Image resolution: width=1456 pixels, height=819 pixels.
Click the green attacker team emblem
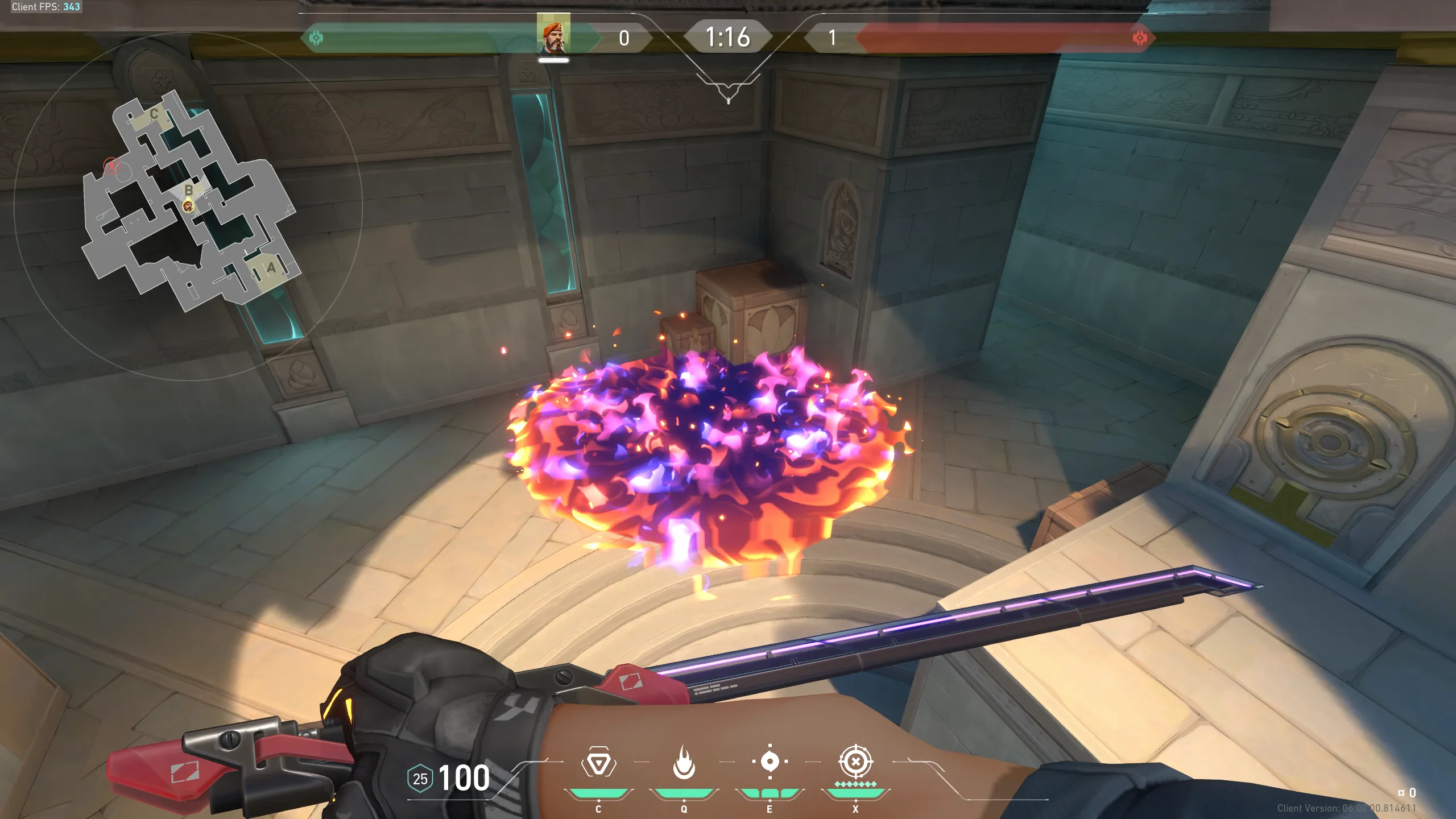pyautogui.click(x=316, y=38)
